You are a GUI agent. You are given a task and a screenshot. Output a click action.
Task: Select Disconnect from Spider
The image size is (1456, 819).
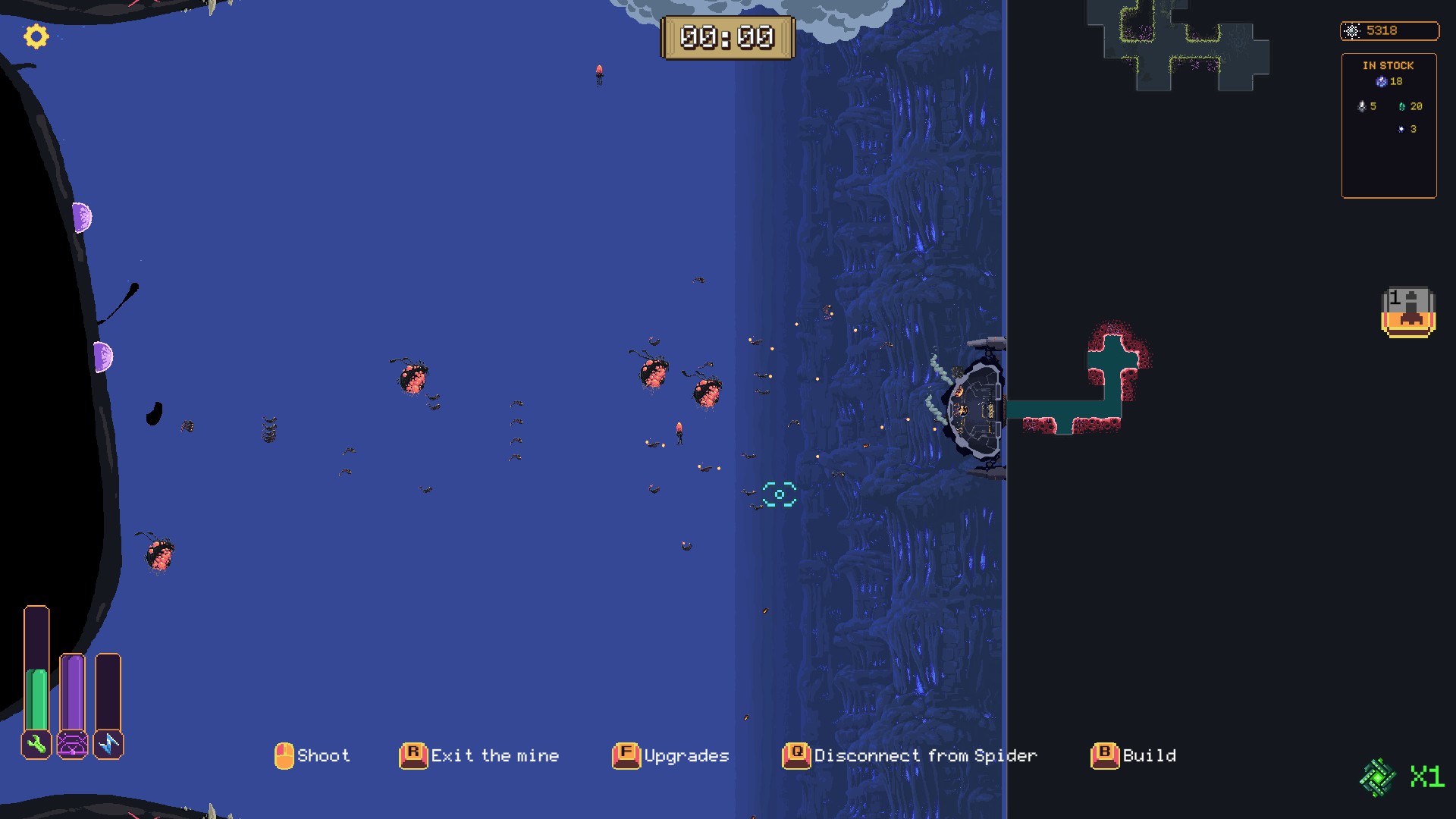tap(924, 755)
